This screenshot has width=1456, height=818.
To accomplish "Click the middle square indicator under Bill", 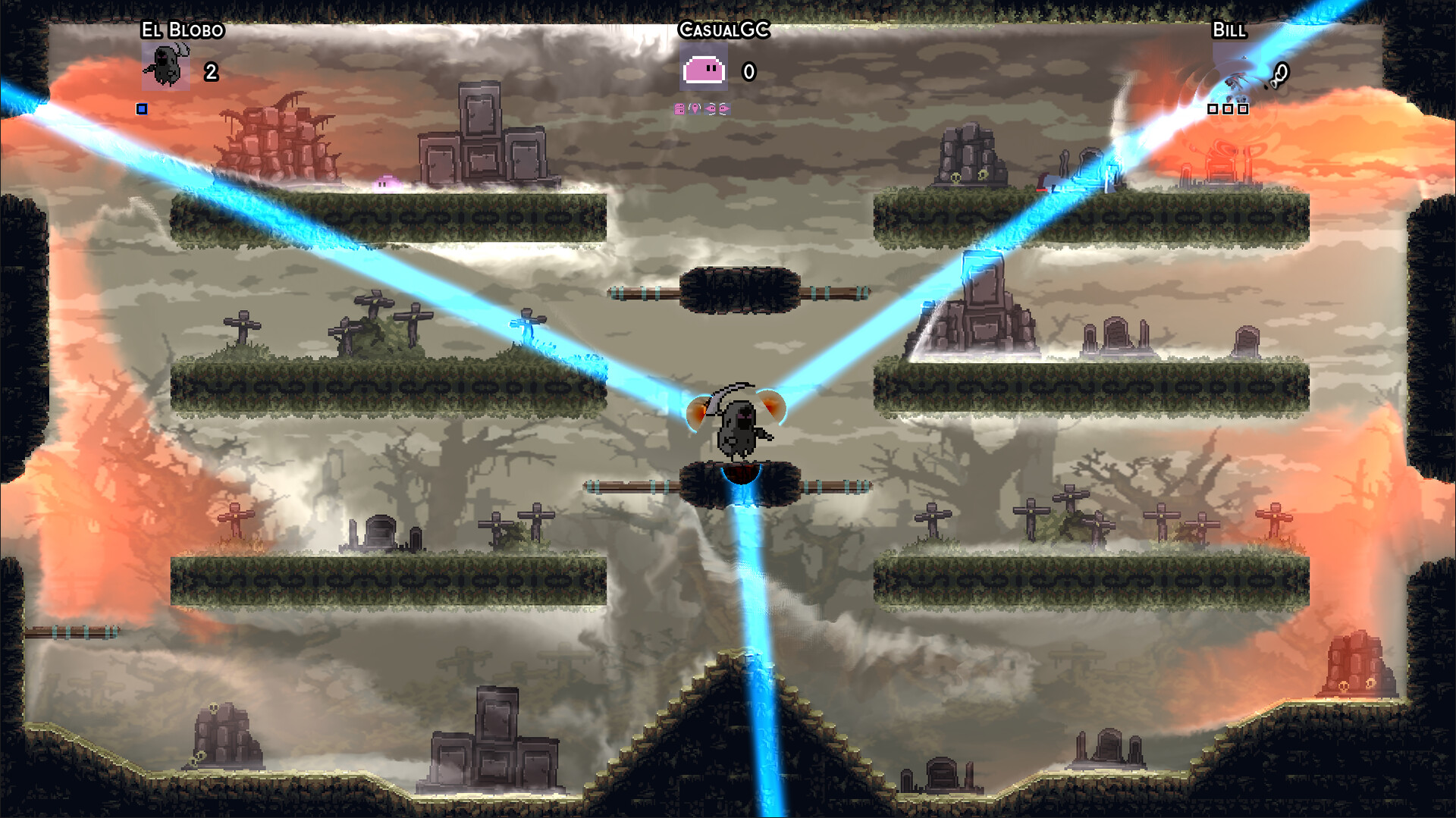I will 1228,109.
